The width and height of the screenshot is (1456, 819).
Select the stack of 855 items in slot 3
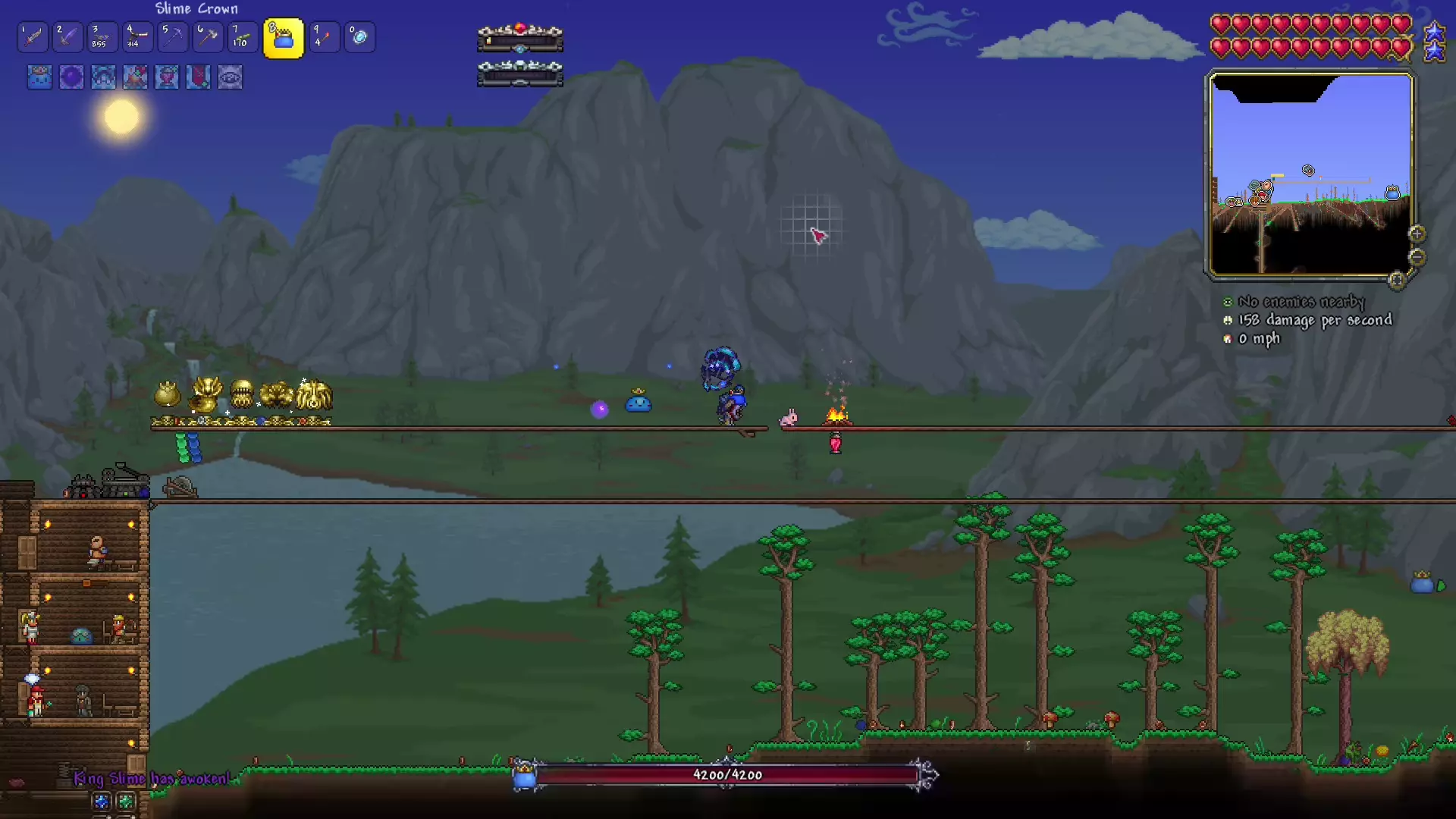pos(102,37)
